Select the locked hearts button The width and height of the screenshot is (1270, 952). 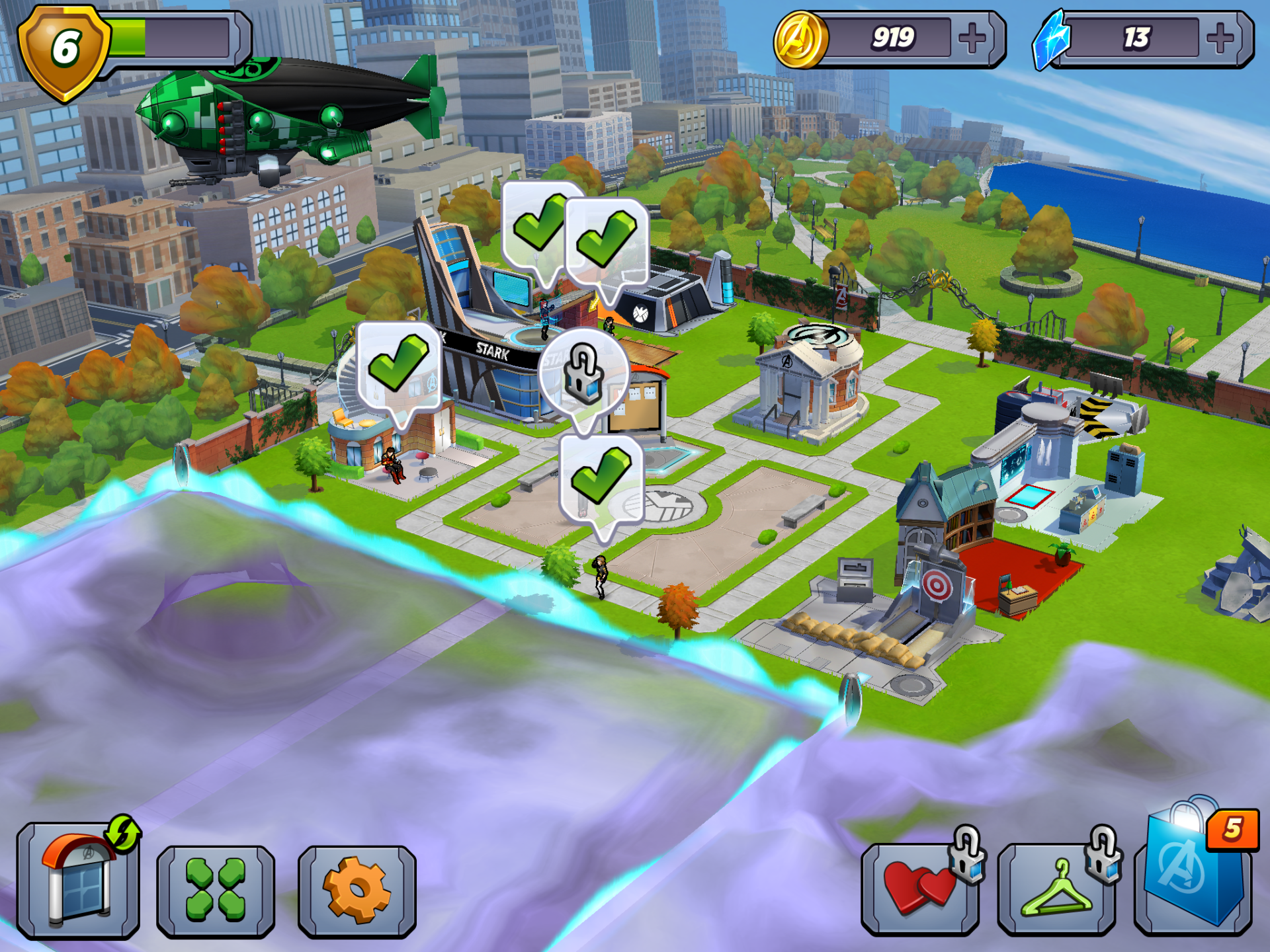tap(920, 889)
